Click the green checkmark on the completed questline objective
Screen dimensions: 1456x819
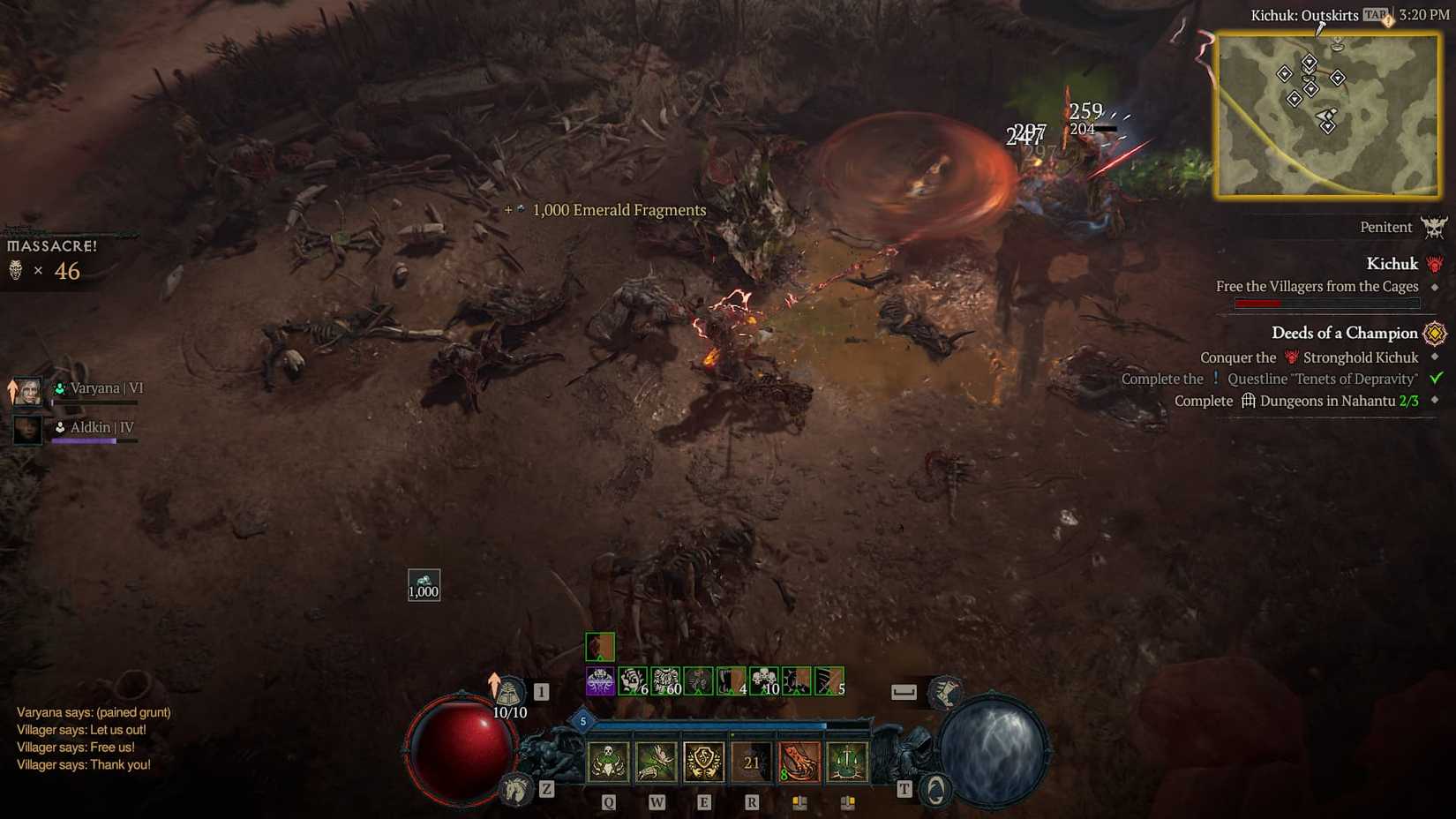pyautogui.click(x=1436, y=379)
